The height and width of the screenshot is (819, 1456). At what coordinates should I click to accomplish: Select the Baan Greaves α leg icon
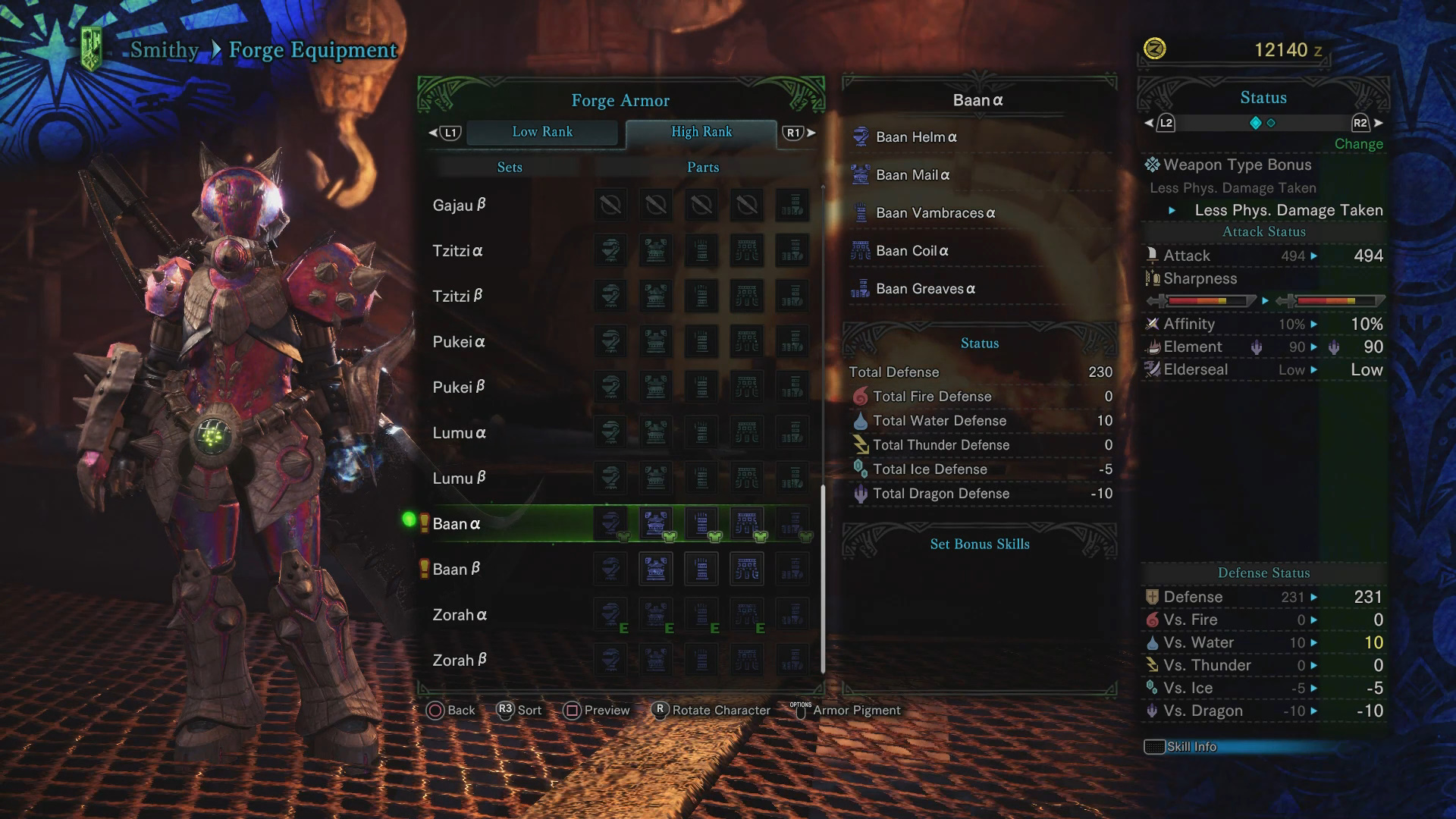[x=861, y=289]
